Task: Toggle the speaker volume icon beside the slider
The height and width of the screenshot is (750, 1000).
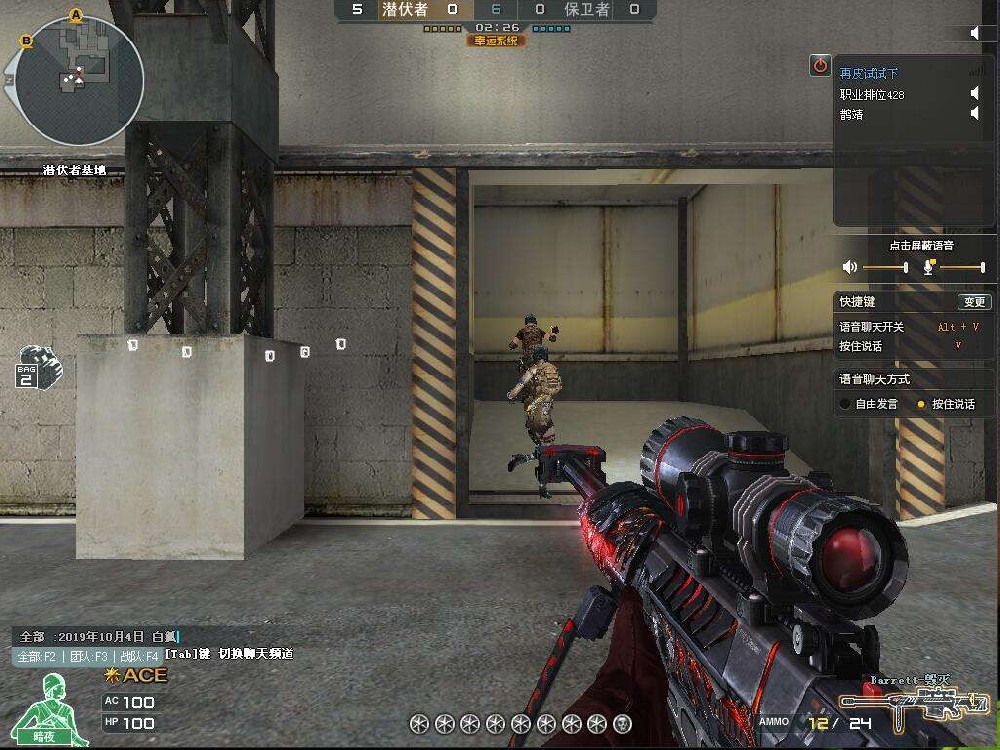Action: point(850,267)
